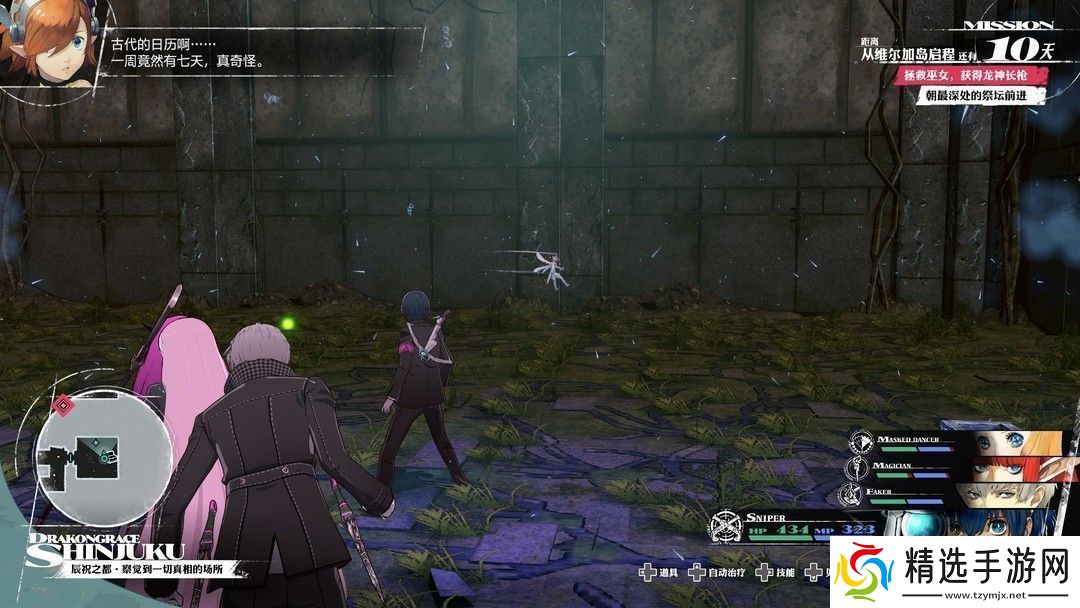The height and width of the screenshot is (608, 1080).
Task: Select the red mission objective 拯救巫女
Action: pyautogui.click(x=986, y=77)
